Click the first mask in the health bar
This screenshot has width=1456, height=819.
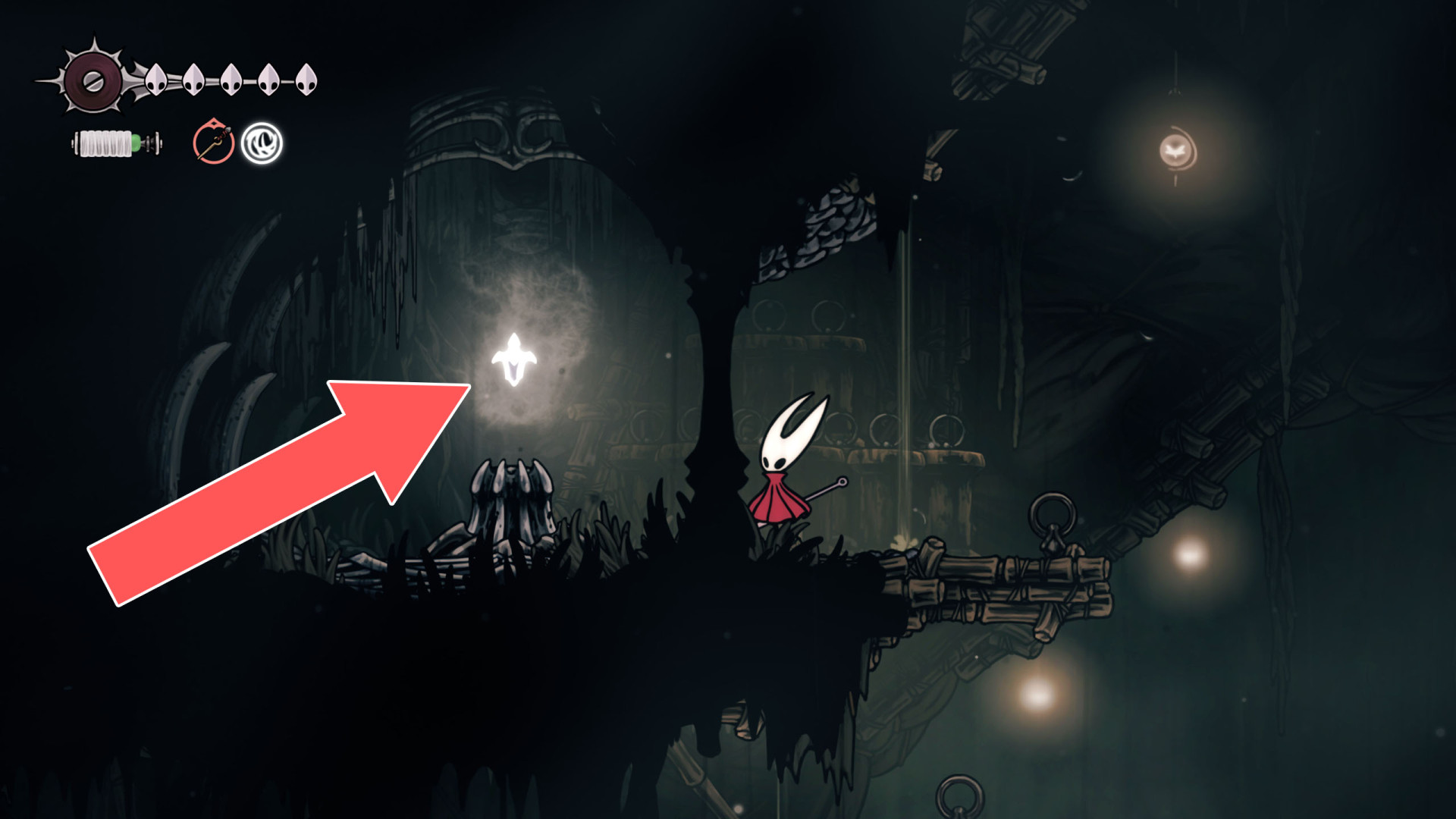point(157,80)
